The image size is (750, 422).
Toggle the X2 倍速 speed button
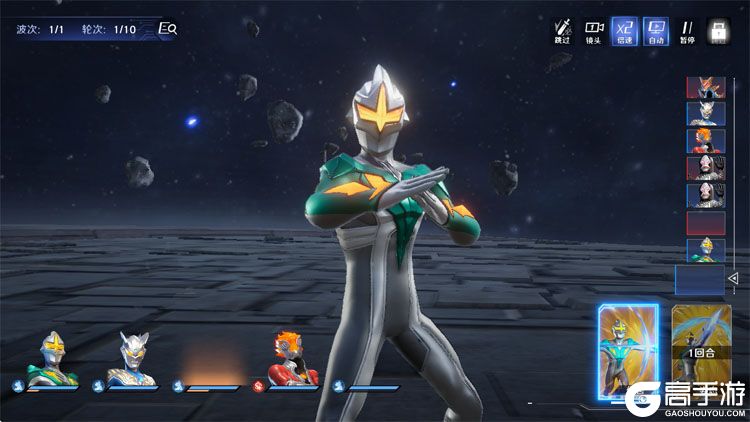coord(625,31)
